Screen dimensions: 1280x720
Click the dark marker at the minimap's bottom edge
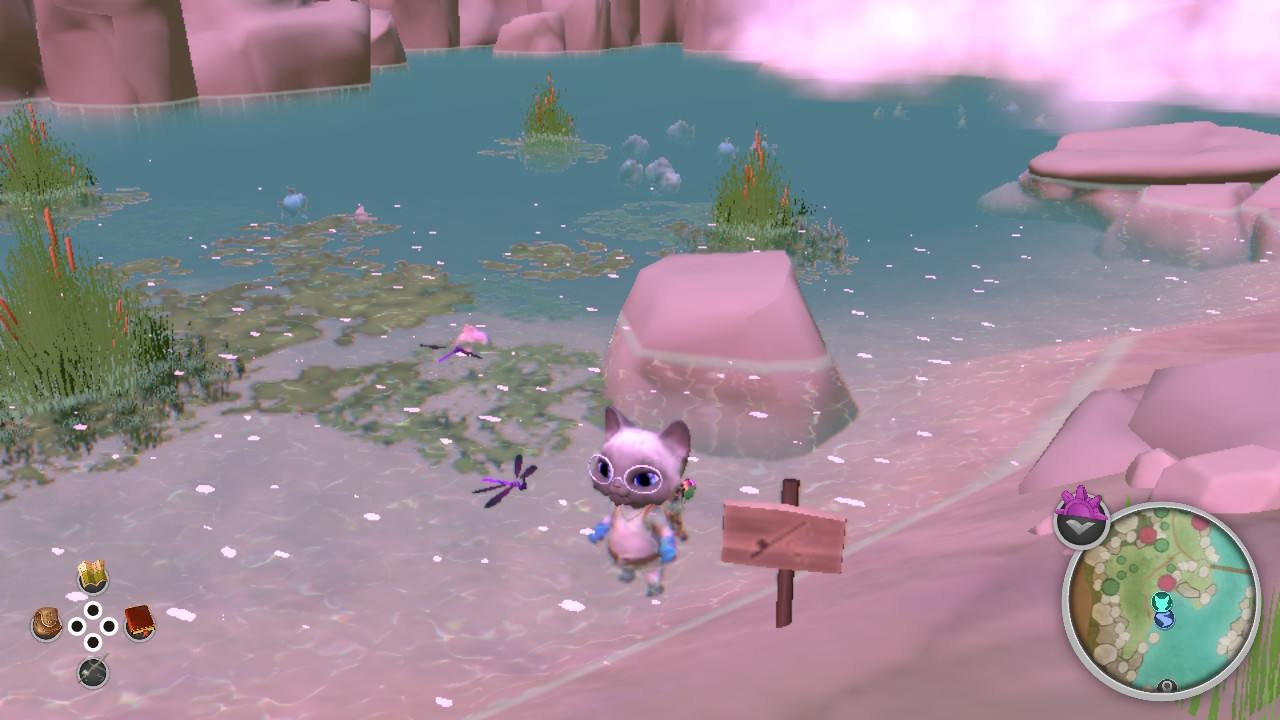click(1166, 686)
